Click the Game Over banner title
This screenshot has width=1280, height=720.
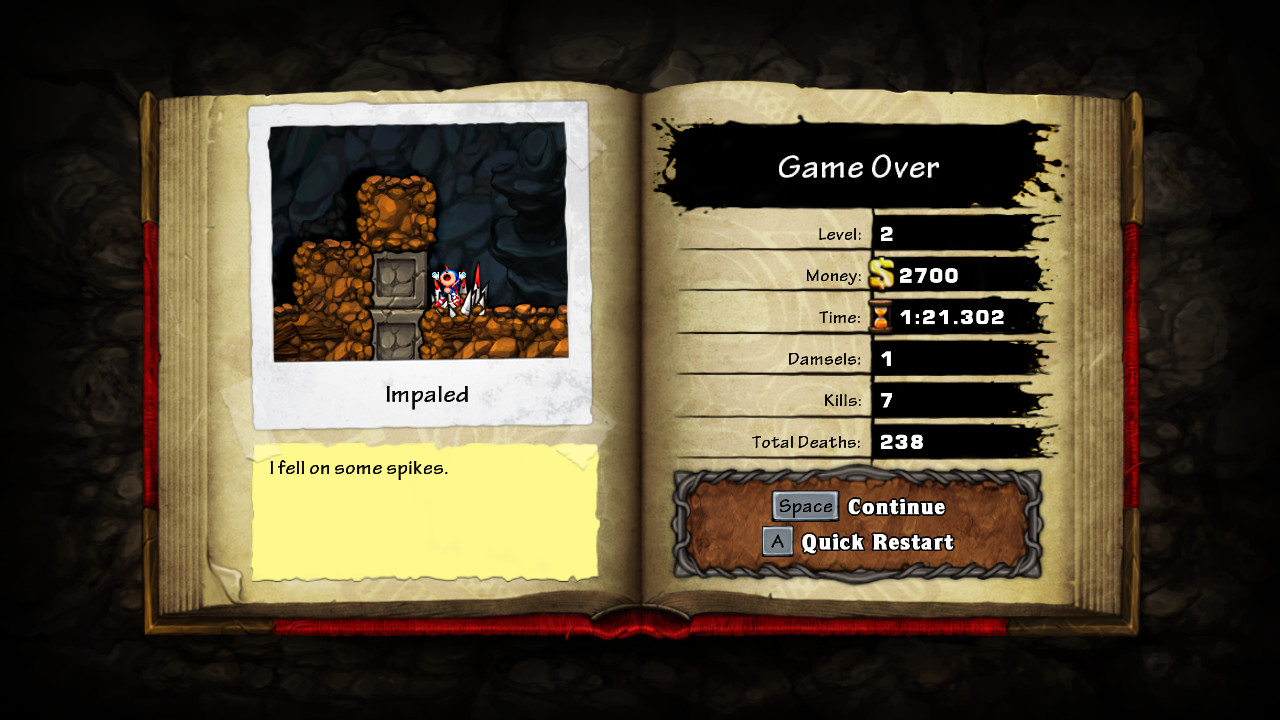[x=858, y=168]
